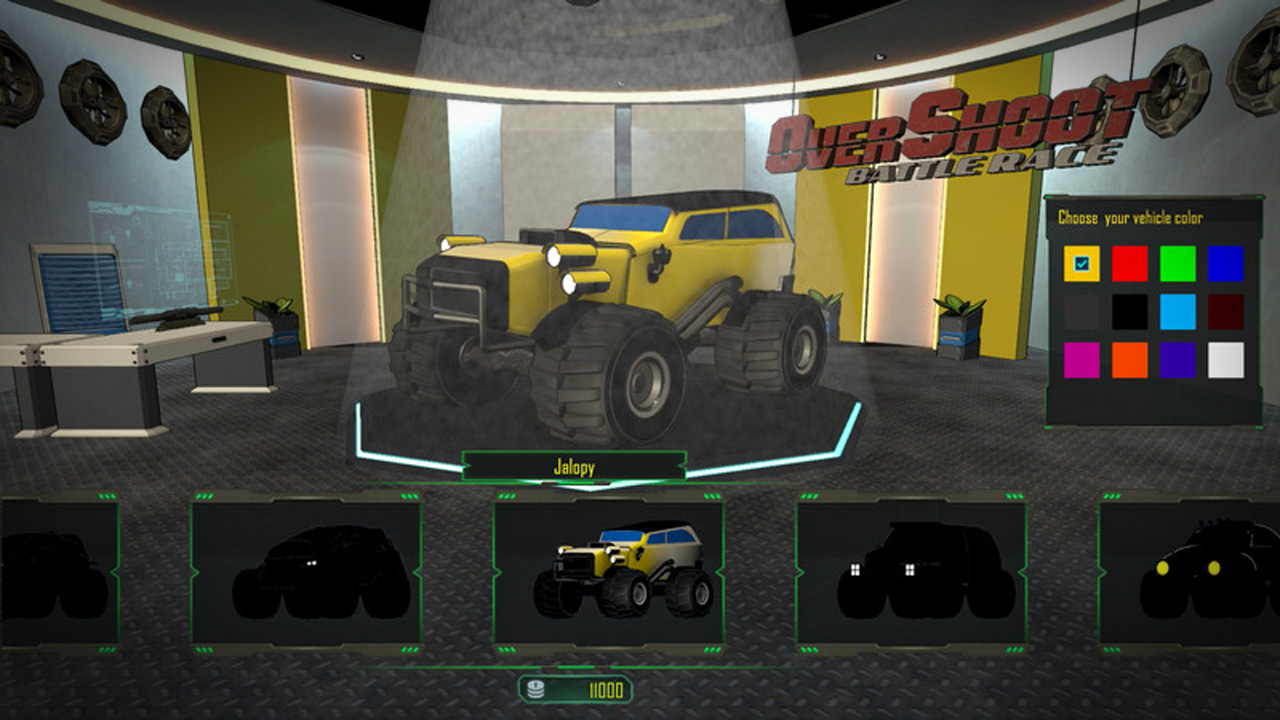
Task: Select the orange vehicle color
Action: [1129, 360]
